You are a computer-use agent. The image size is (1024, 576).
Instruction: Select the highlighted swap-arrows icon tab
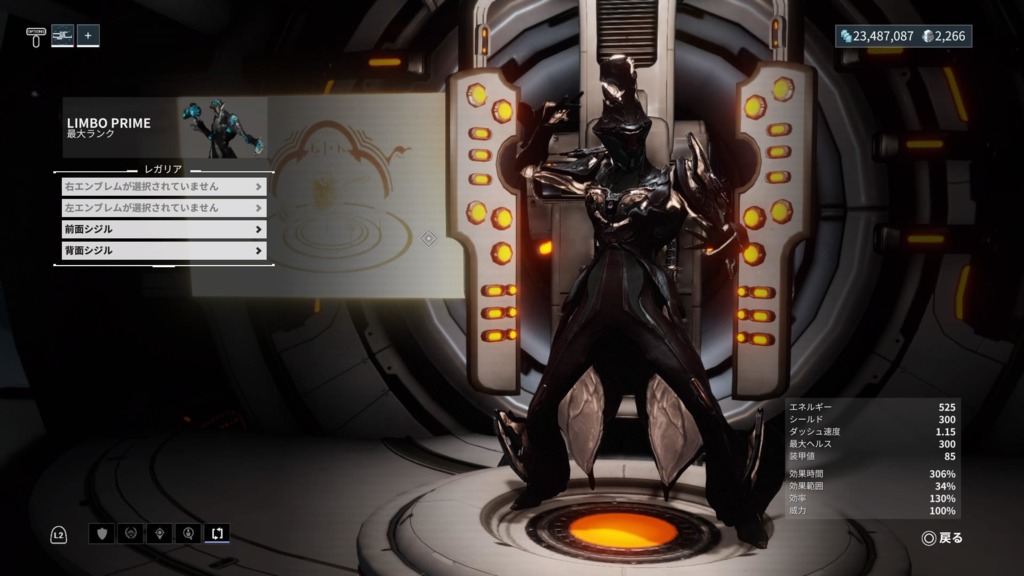[217, 533]
